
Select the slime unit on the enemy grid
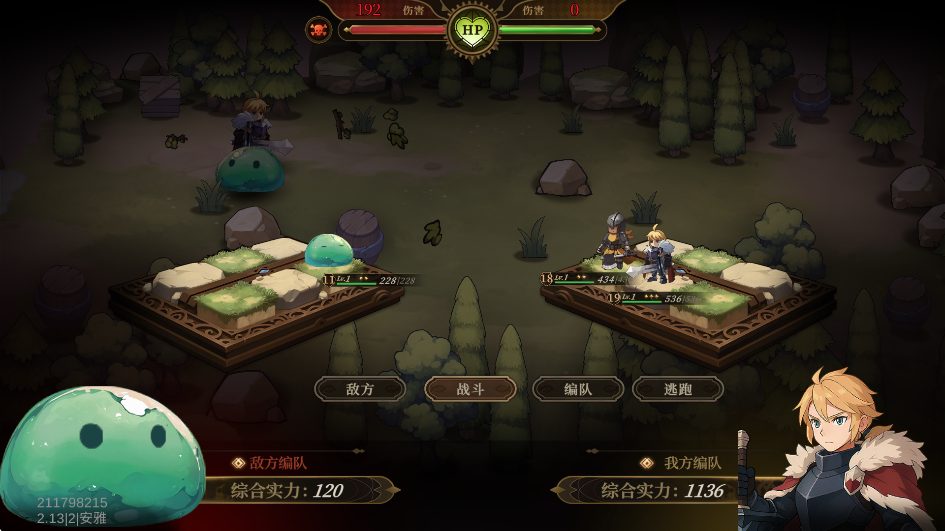coord(328,252)
